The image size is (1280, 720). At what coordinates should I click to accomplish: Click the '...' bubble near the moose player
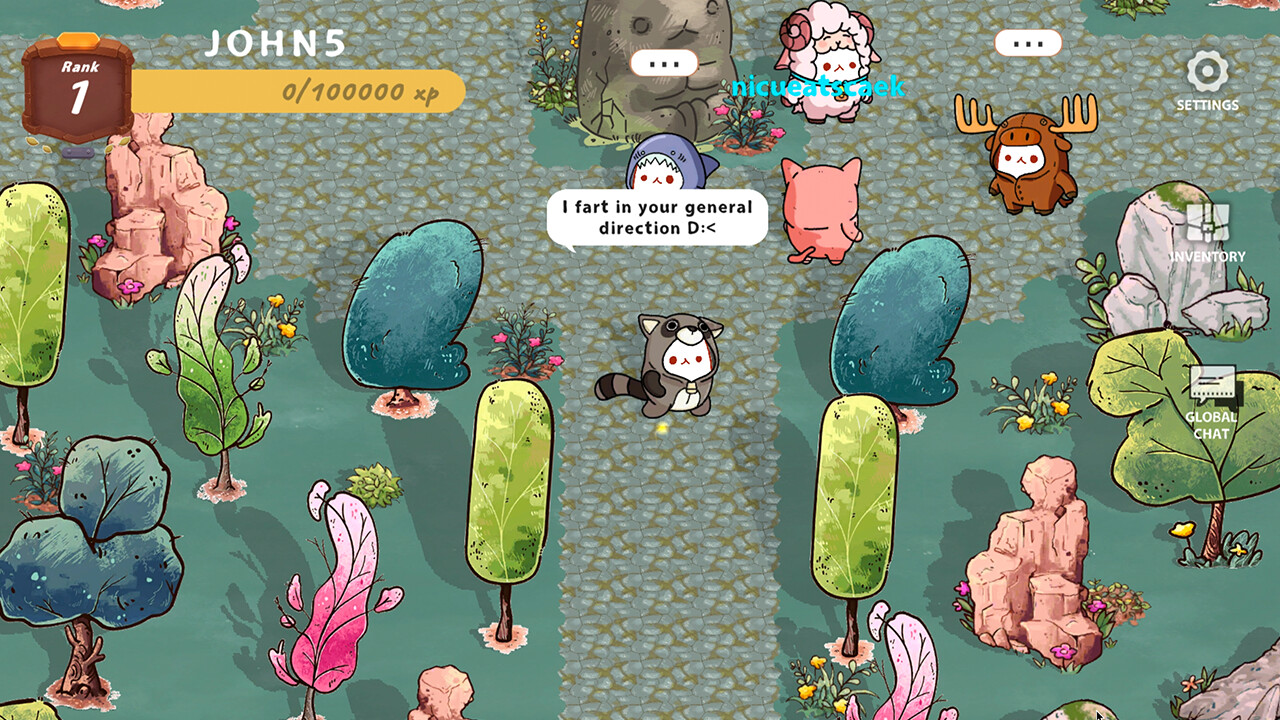1026,42
